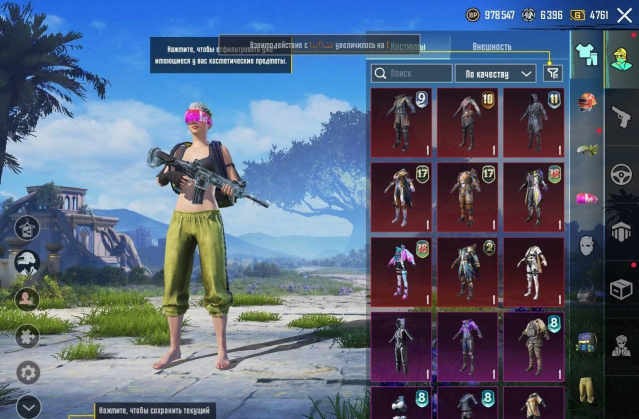Expand the down-arrow button on left side
Viewport: 639px width, 419px height.
(x=28, y=405)
